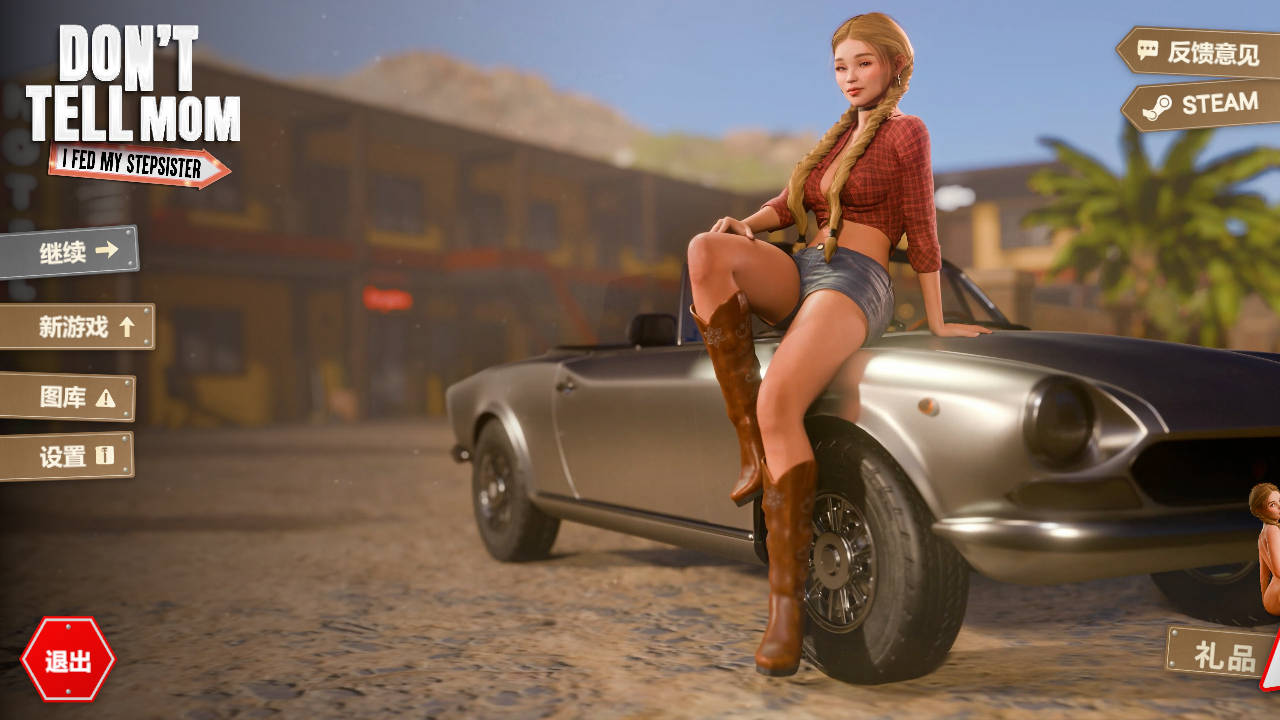Open the 设置 settings menu
This screenshot has height=720, width=1280.
[x=67, y=457]
